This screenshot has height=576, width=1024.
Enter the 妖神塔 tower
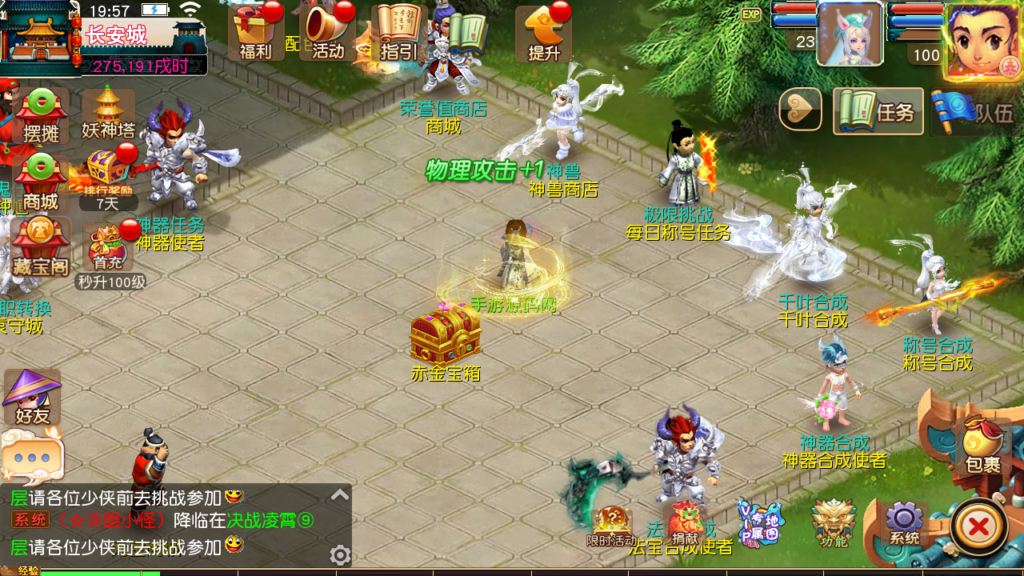pyautogui.click(x=108, y=112)
